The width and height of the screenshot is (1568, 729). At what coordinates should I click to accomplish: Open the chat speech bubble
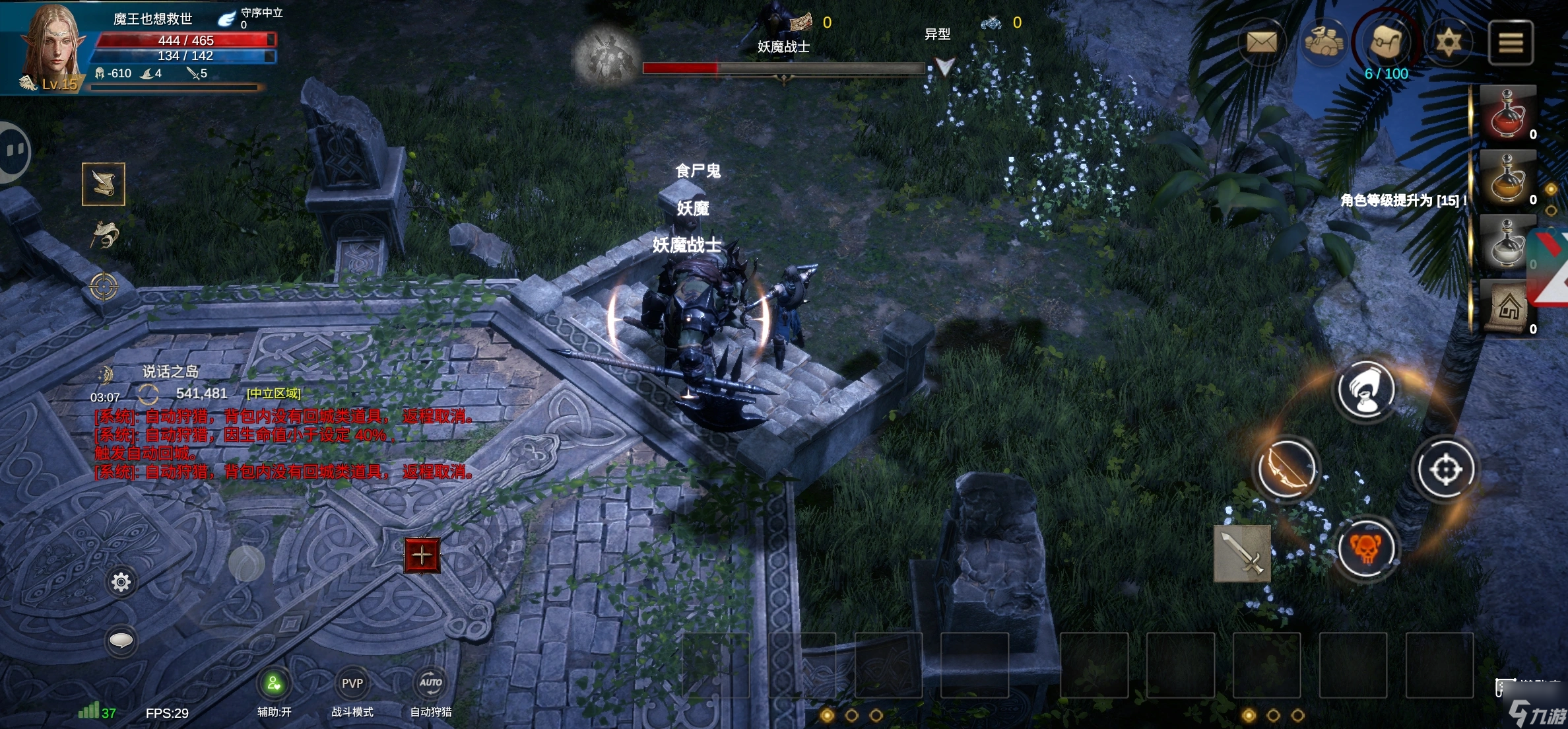pyautogui.click(x=121, y=641)
